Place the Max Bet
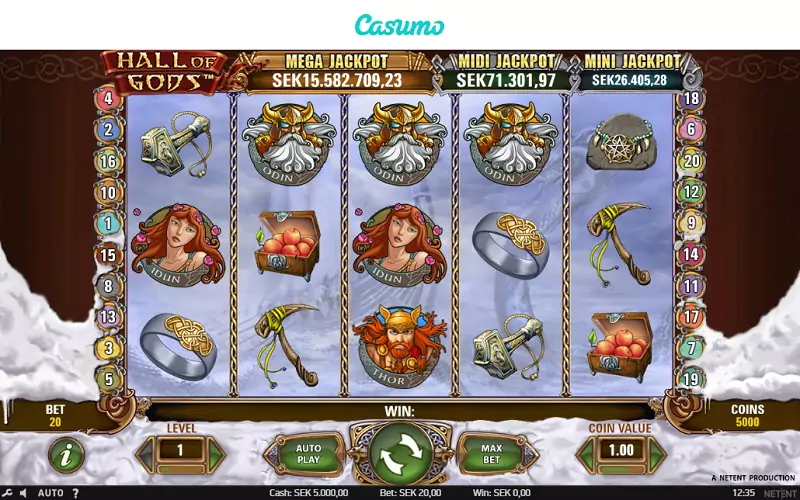This screenshot has height=500, width=800. 491,453
